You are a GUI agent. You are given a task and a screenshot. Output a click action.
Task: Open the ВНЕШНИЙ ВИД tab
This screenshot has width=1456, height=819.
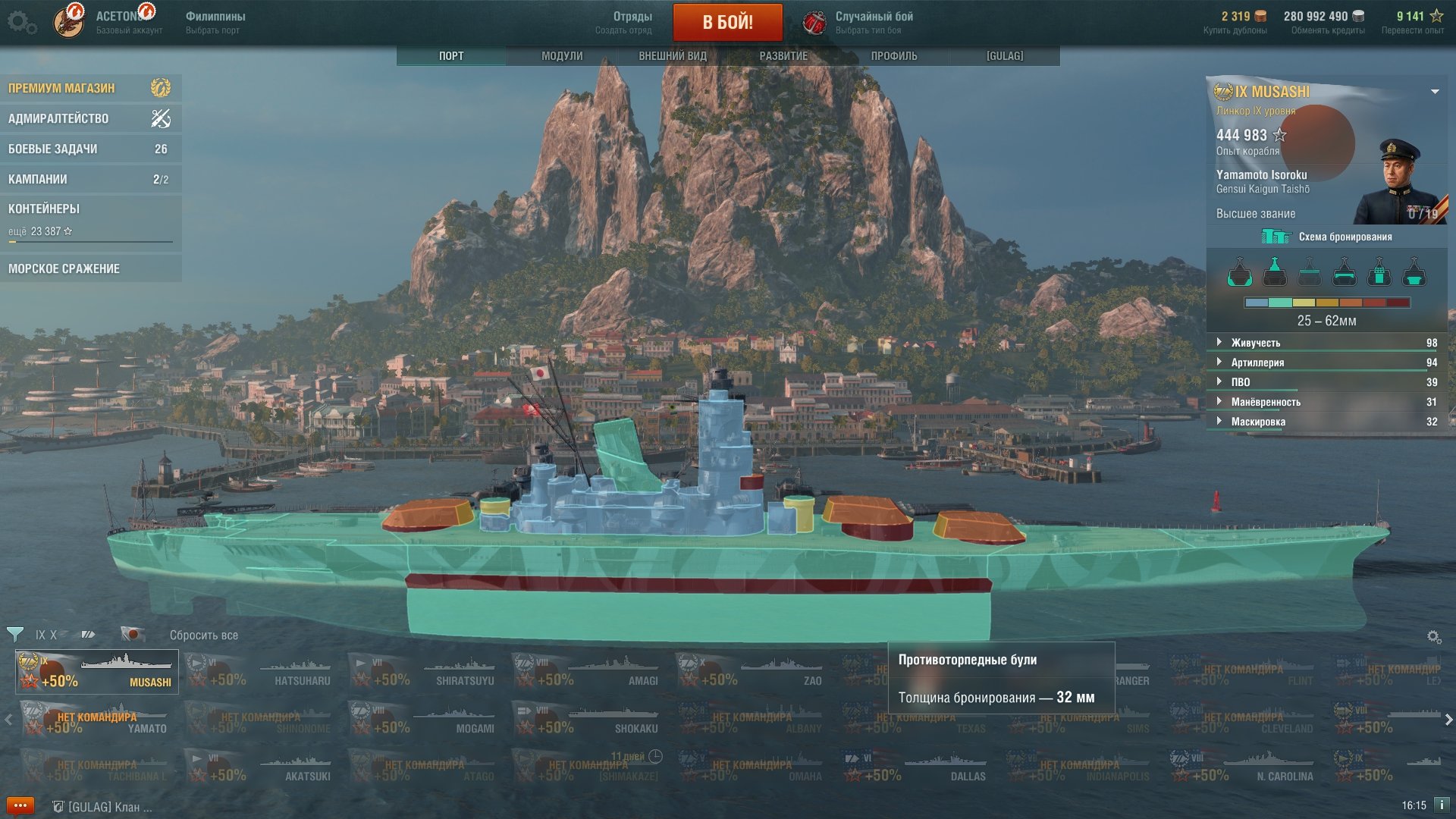672,56
